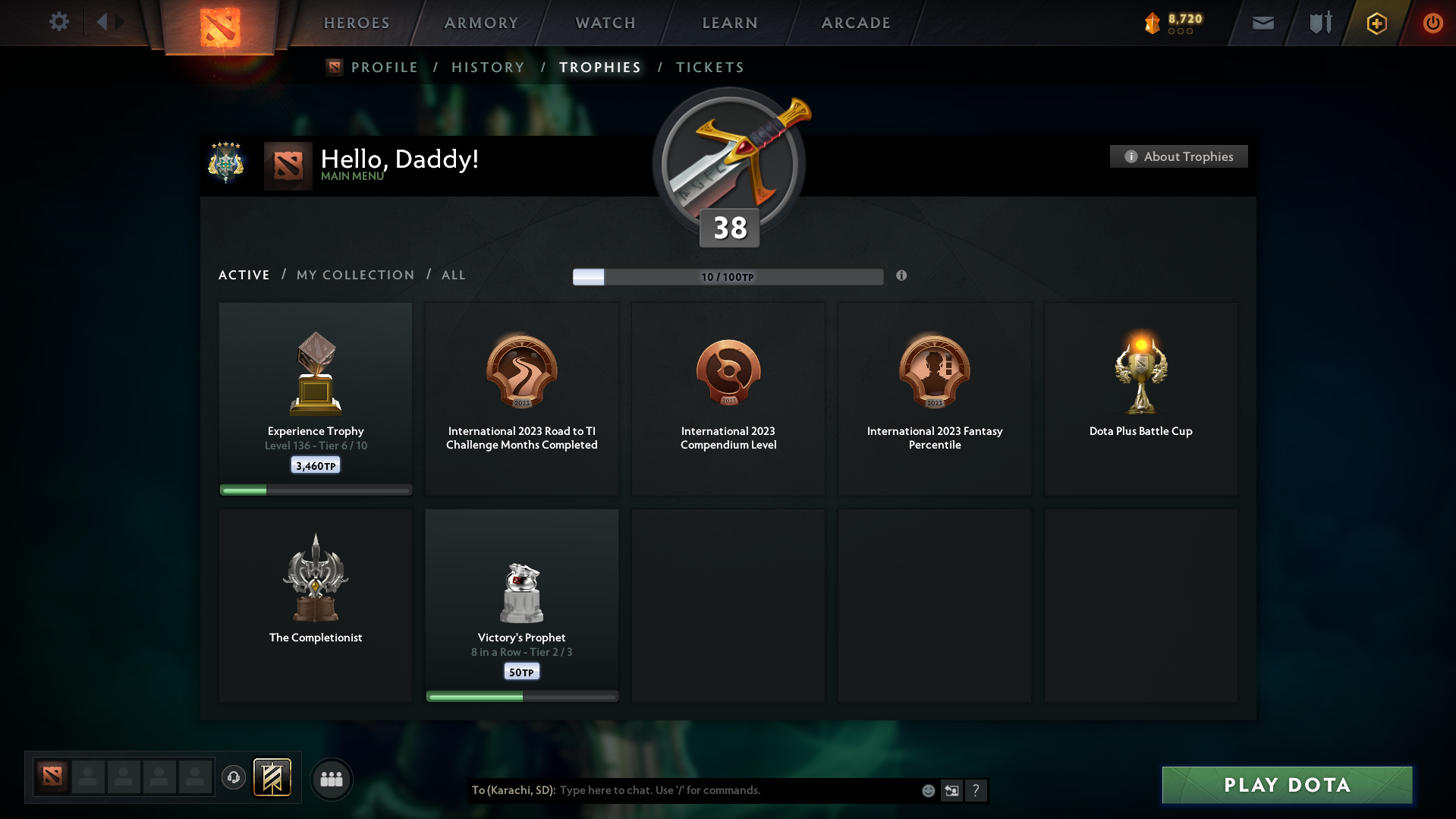Go to the WATCH page
Image resolution: width=1456 pixels, height=819 pixels.
pos(605,23)
